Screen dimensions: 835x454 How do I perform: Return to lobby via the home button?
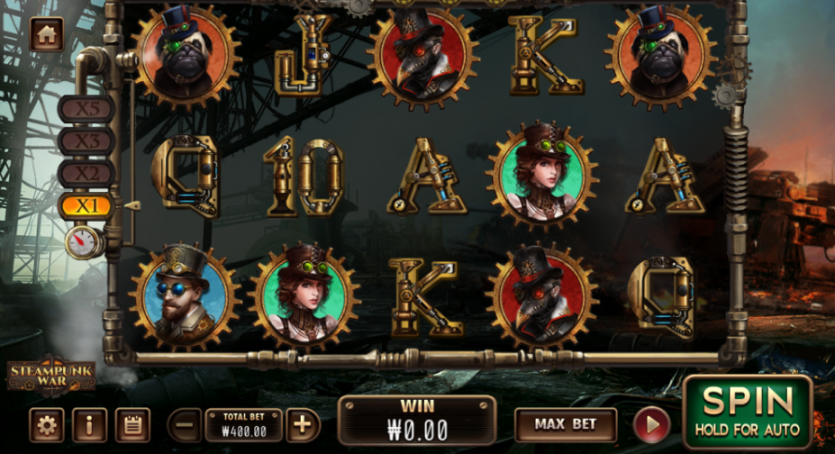click(x=46, y=34)
